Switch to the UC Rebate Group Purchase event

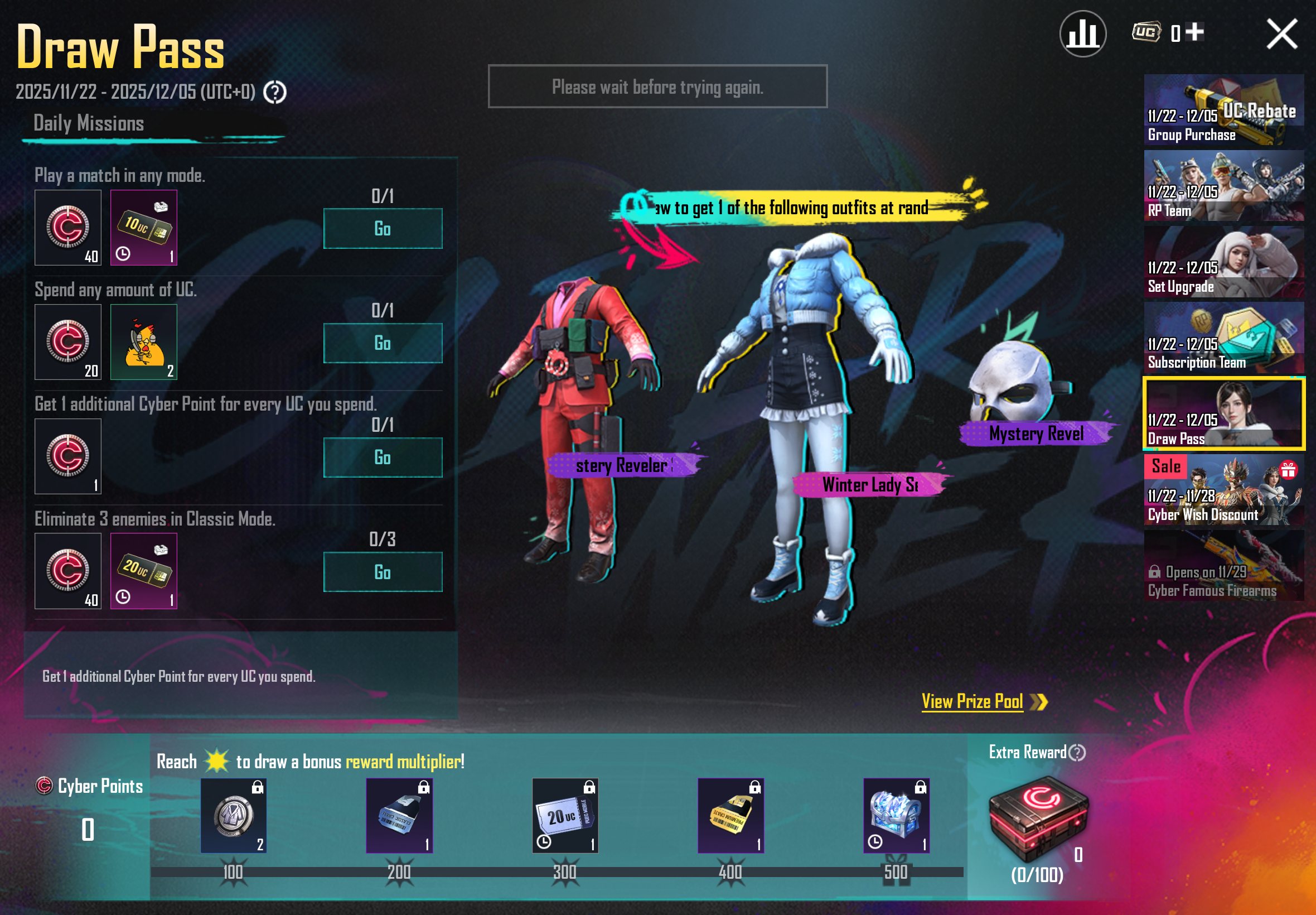1224,109
